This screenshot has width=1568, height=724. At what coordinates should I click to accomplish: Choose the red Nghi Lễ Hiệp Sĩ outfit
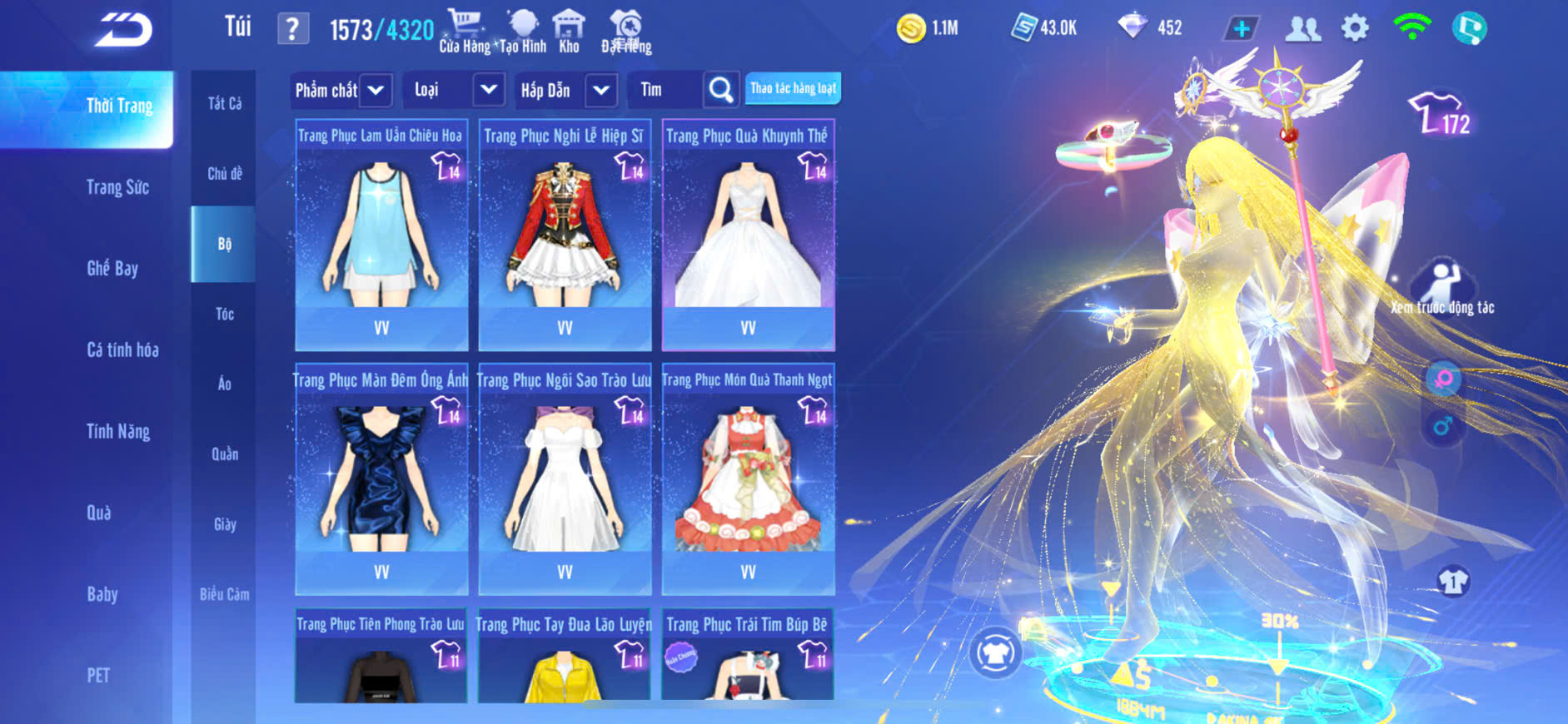(565, 235)
